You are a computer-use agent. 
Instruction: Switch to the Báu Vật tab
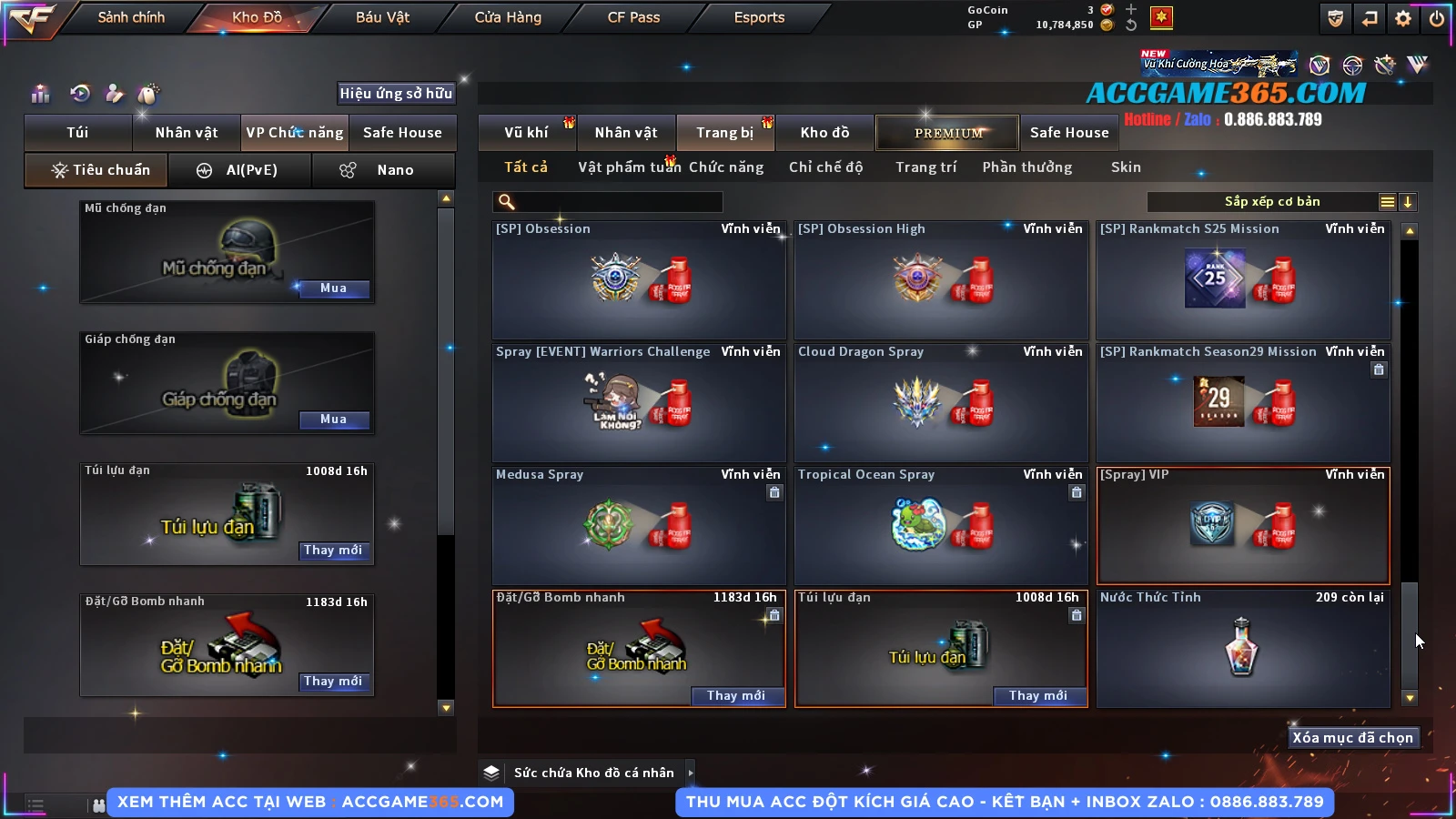tap(382, 17)
